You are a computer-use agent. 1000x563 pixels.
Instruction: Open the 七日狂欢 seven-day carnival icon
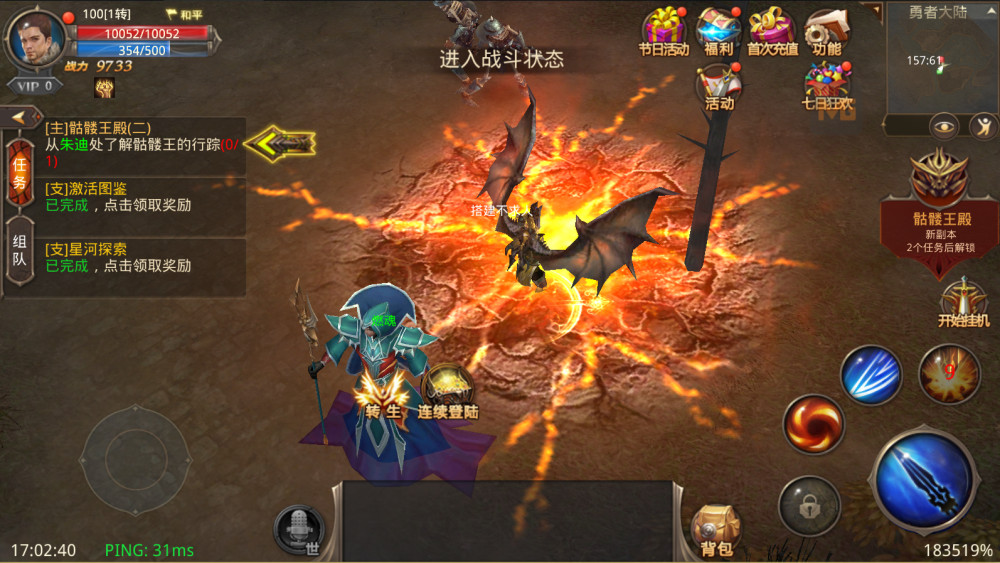[x=827, y=85]
